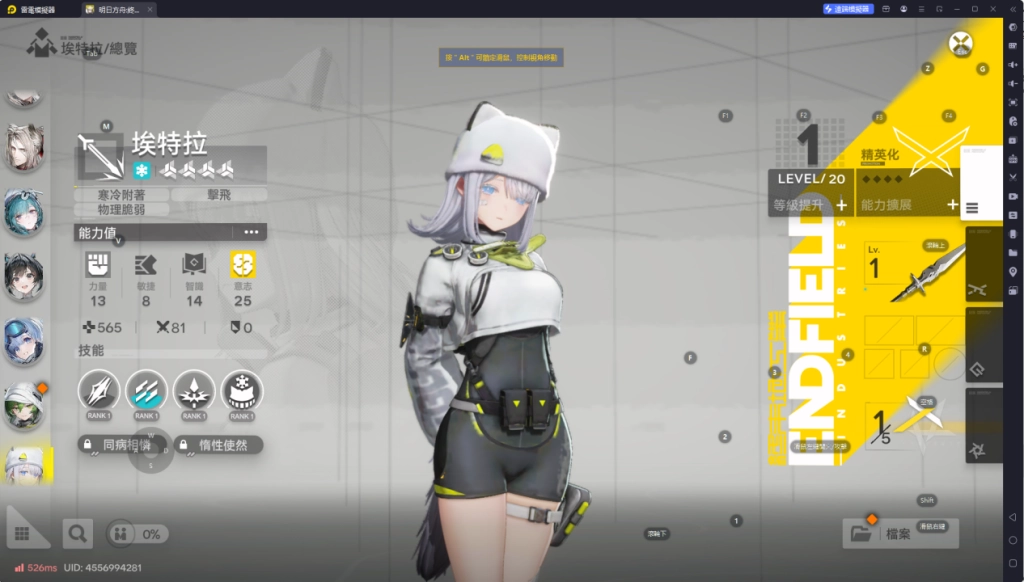Open the magnifying glass search button
1024x582 pixels.
tap(77, 534)
